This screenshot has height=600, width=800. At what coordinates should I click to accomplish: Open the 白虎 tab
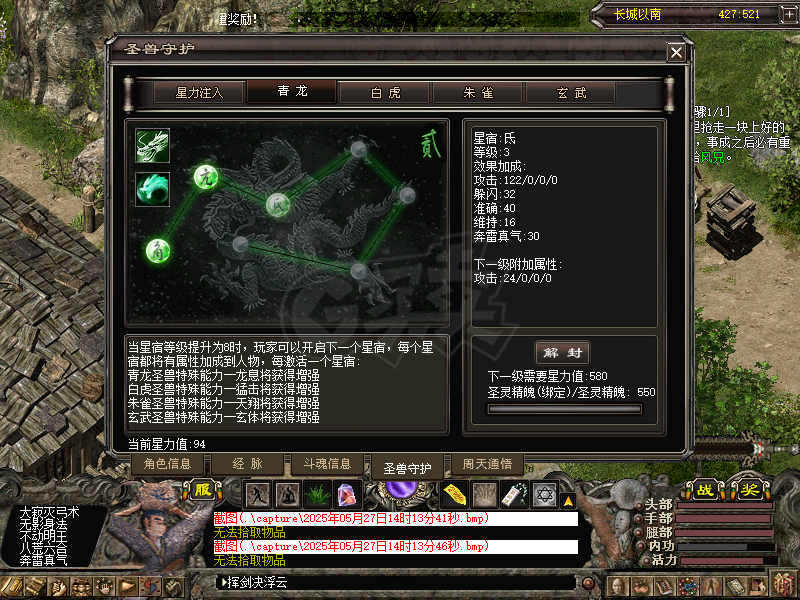(x=385, y=92)
